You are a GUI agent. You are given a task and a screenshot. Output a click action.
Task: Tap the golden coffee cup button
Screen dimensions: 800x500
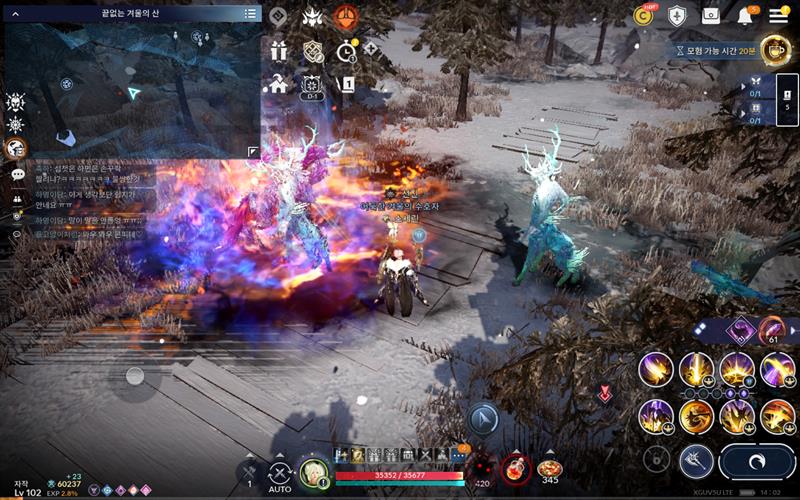pos(774,49)
